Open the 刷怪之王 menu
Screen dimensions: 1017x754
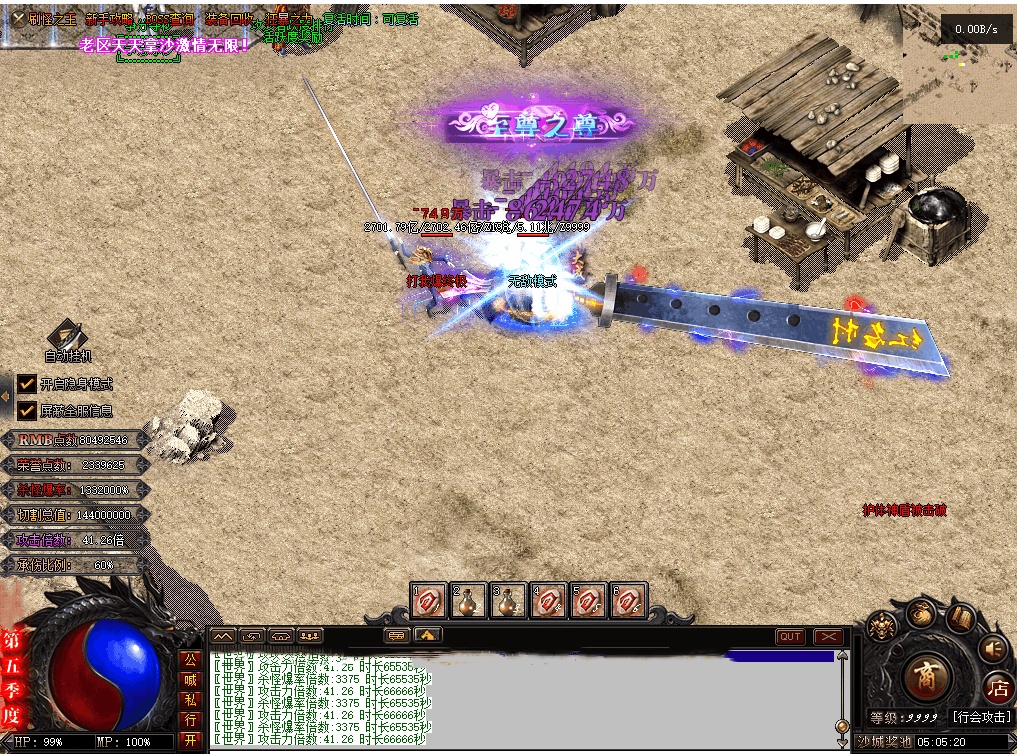point(46,19)
